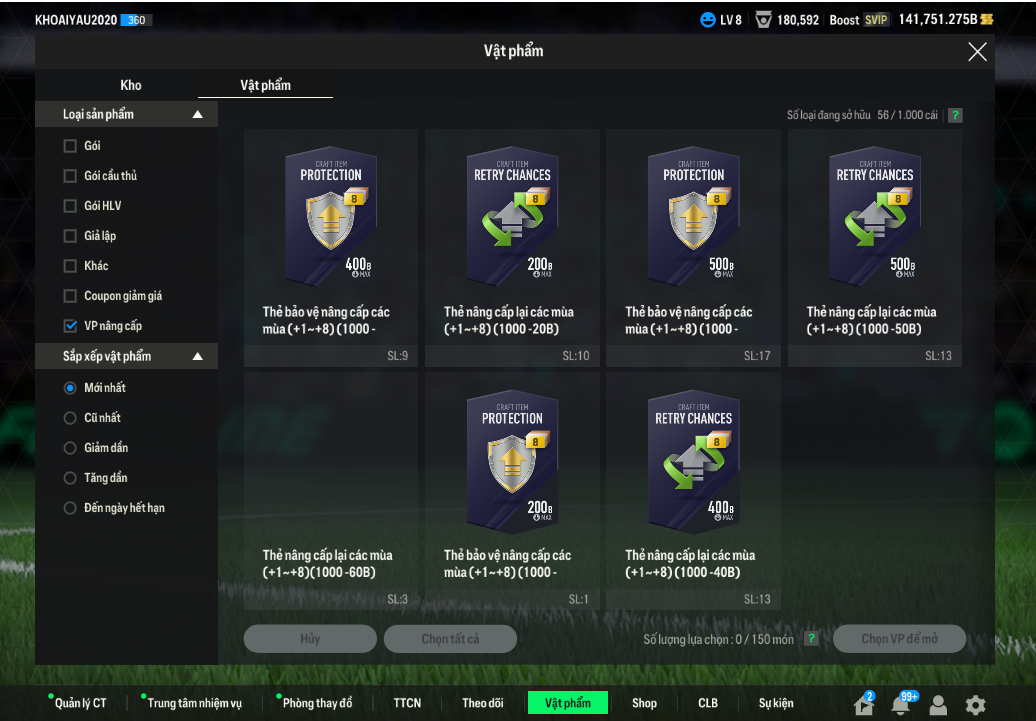Image resolution: width=1036 pixels, height=721 pixels.
Task: Click the Chọn tất cả button
Action: [x=450, y=639]
